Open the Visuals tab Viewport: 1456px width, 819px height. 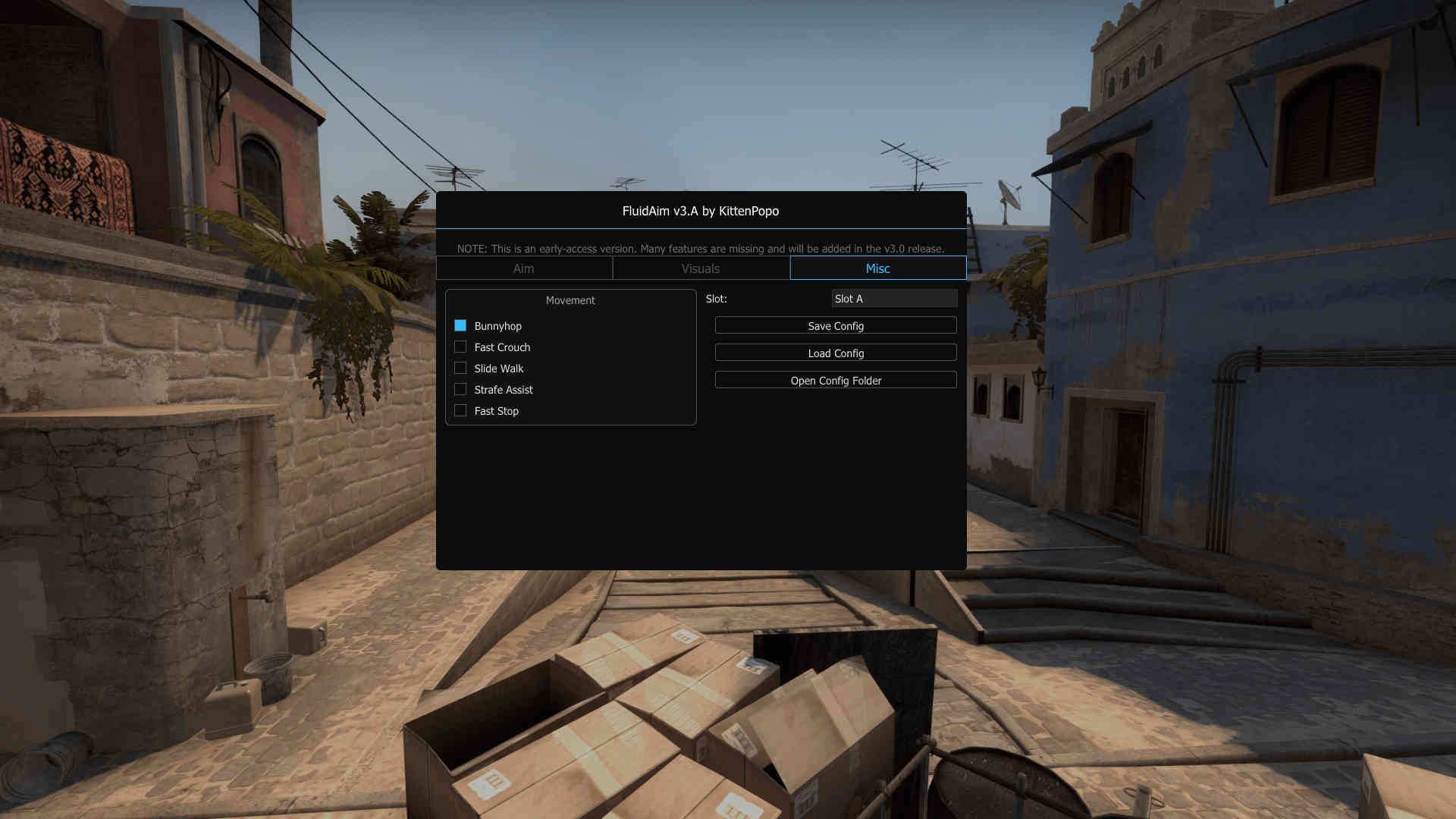[700, 268]
